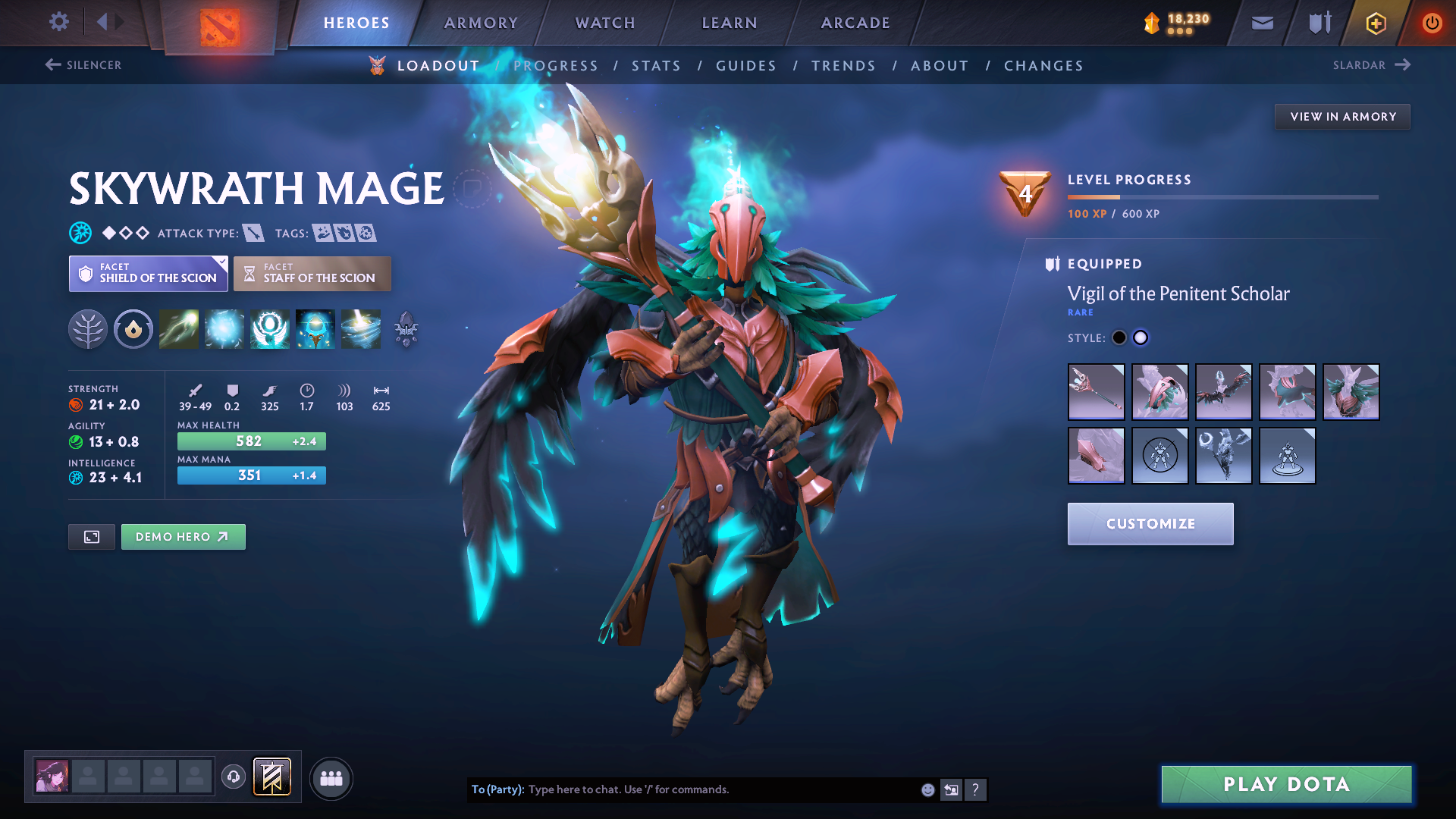Select the Arcane Bolt ability icon
The image size is (1456, 819).
[179, 329]
